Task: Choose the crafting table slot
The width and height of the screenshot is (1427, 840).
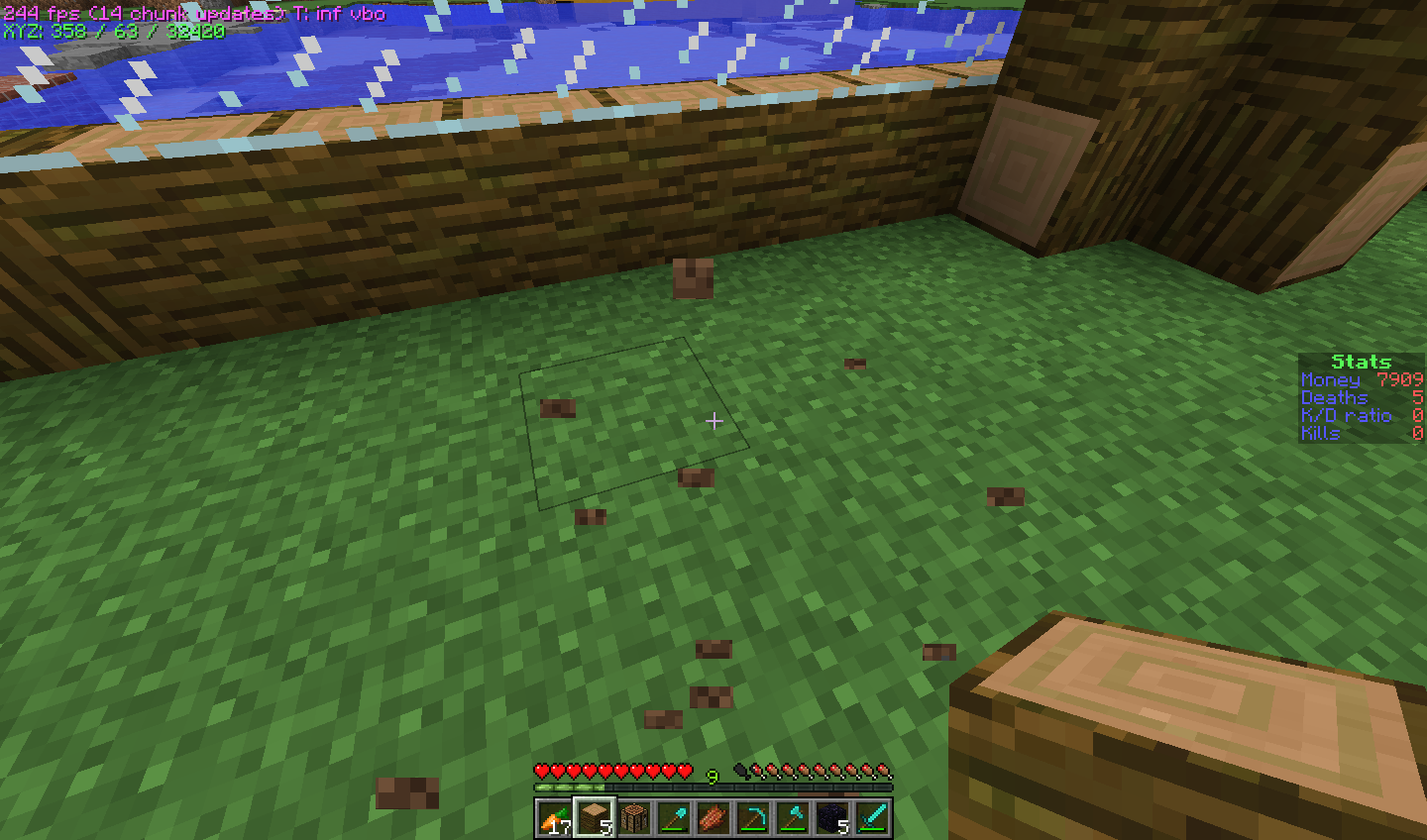Action: point(634,818)
